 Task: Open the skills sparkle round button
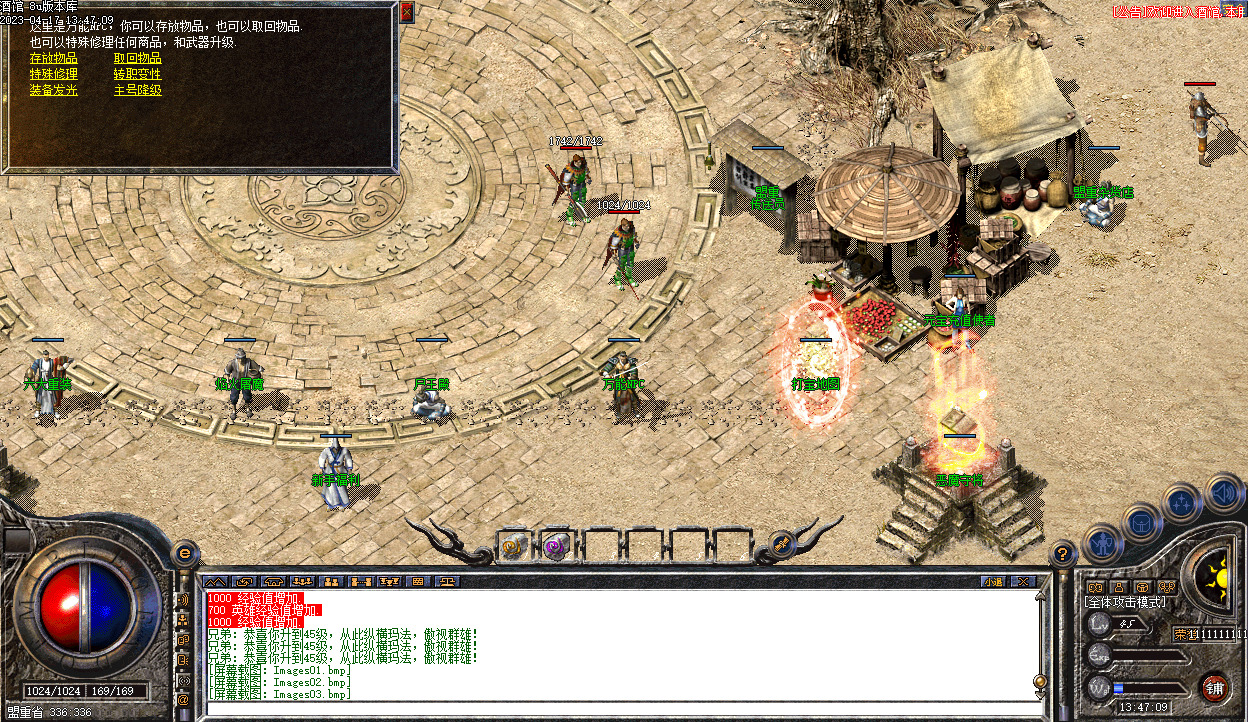[x=1182, y=503]
